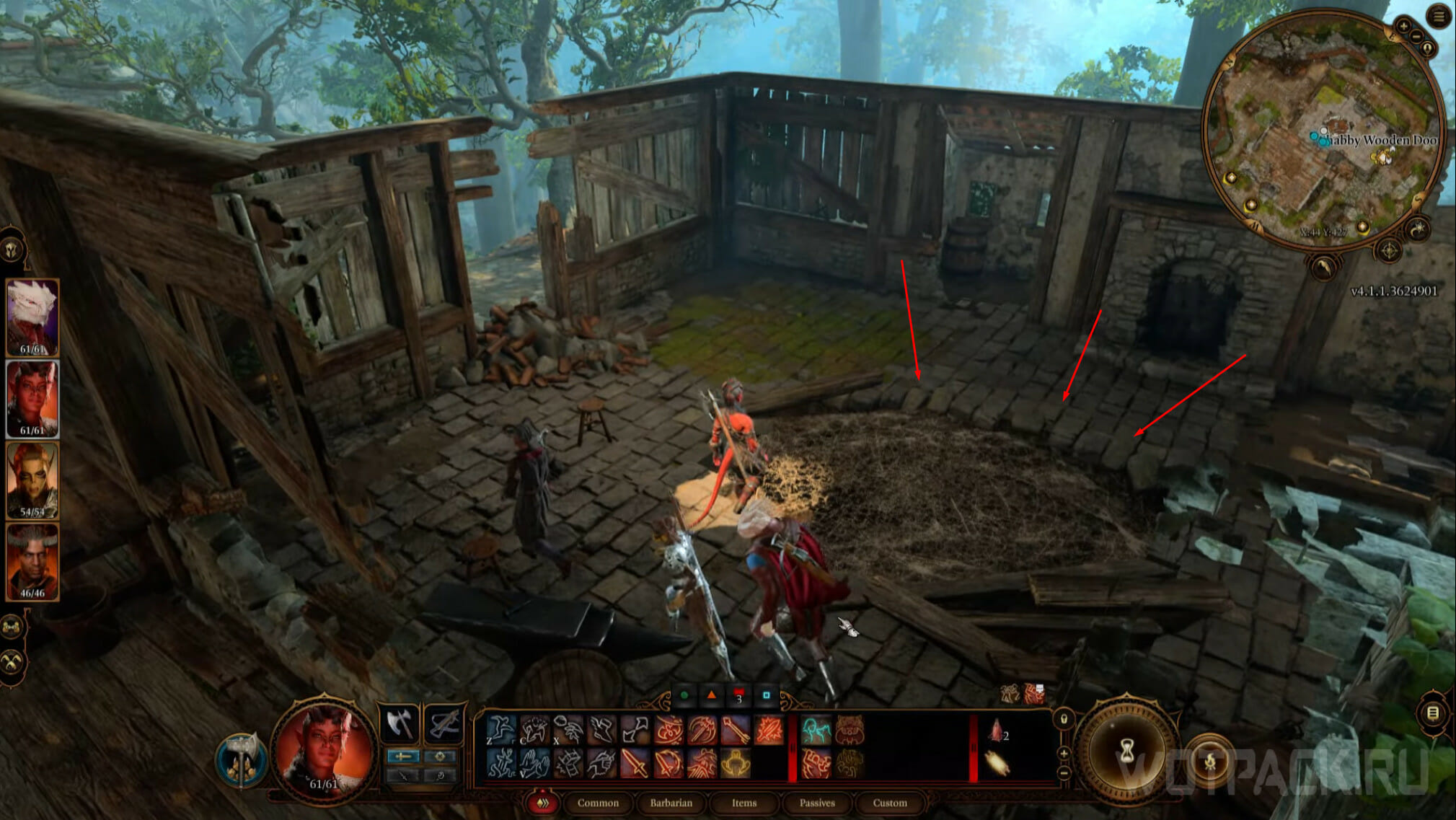Image resolution: width=1456 pixels, height=820 pixels.
Task: Open the main menu hamburger button
Action: (1439, 16)
